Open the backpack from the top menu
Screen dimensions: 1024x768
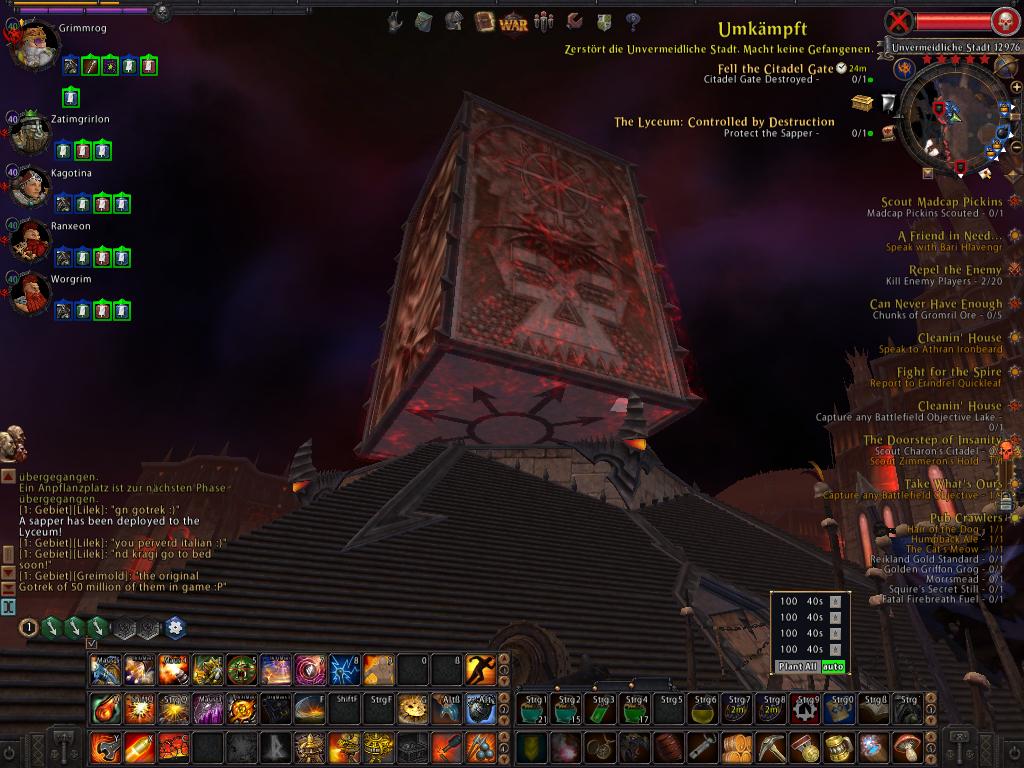point(423,21)
